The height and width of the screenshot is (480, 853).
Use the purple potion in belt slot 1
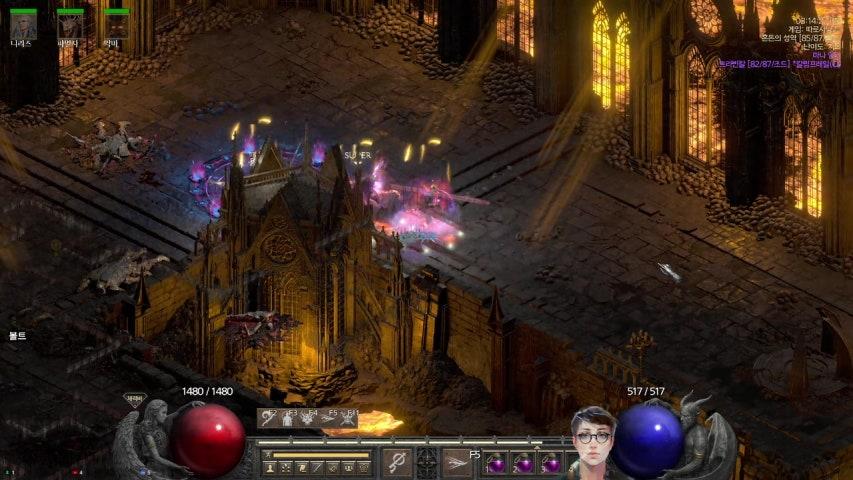coord(496,464)
